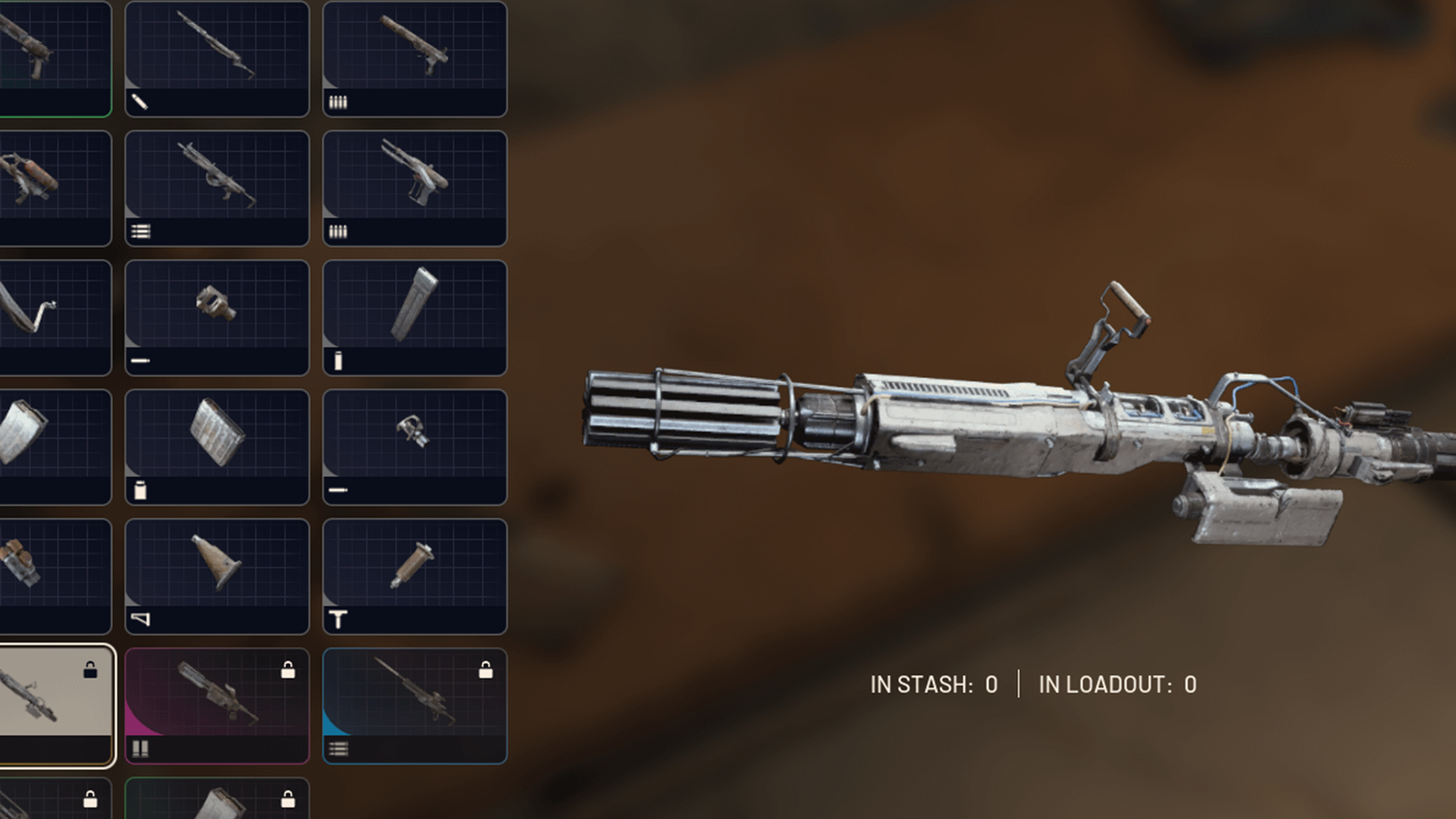Click the ammo belt icon on the blue sniper tile

coord(337,746)
